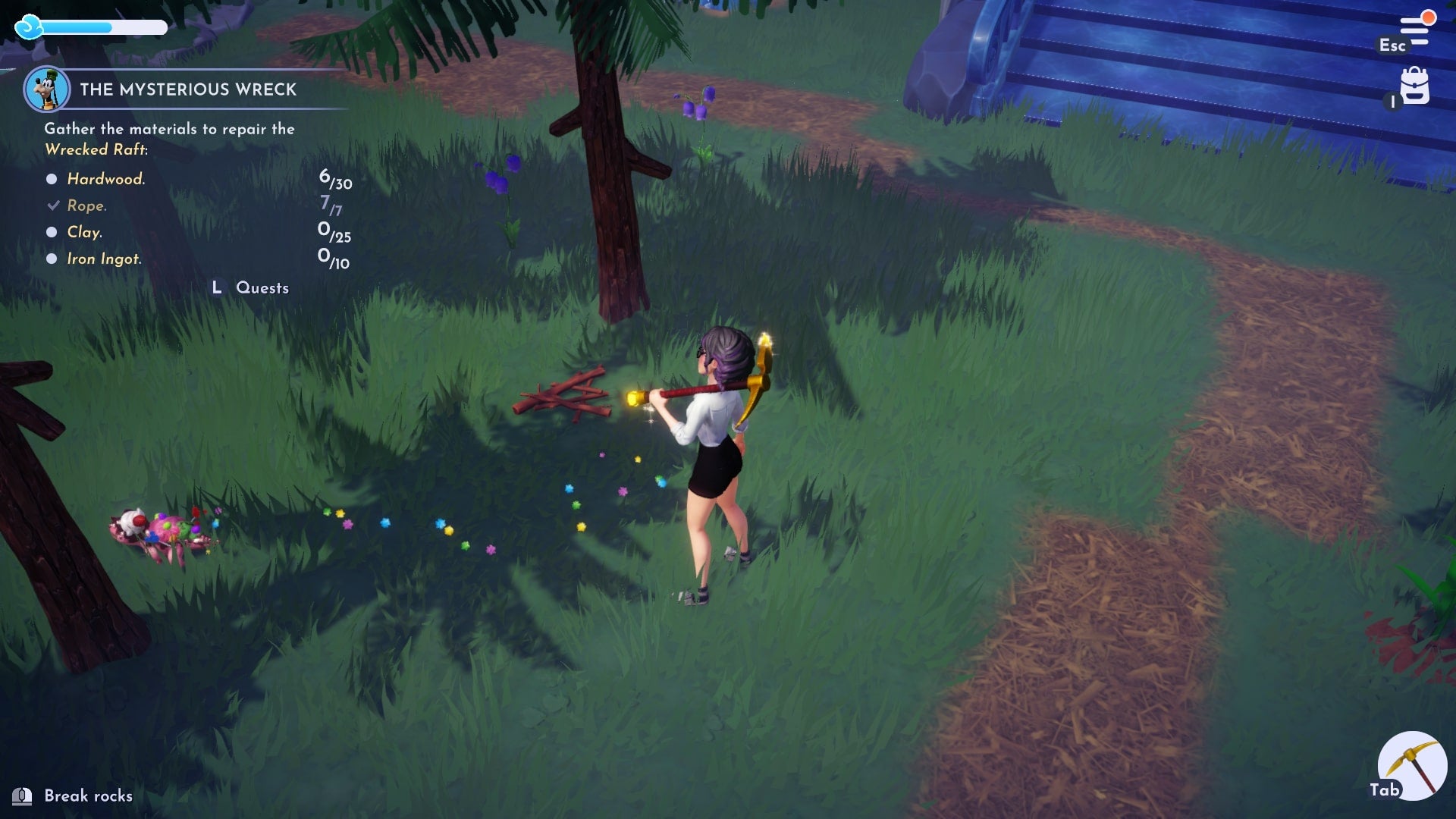The image size is (1456, 819).
Task: Select The Mysterious Wreck quest tracker
Action: [188, 89]
